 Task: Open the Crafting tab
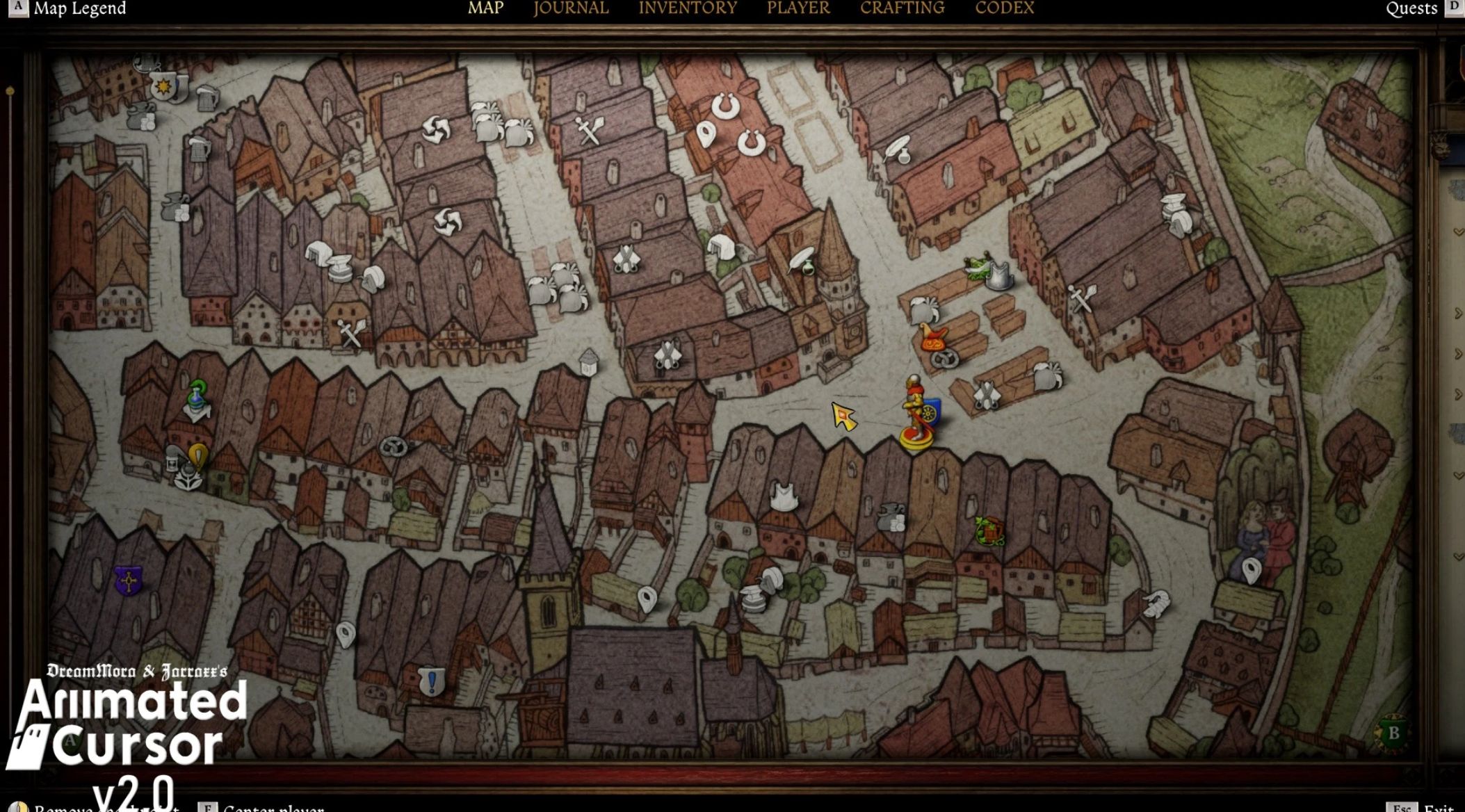click(902, 8)
